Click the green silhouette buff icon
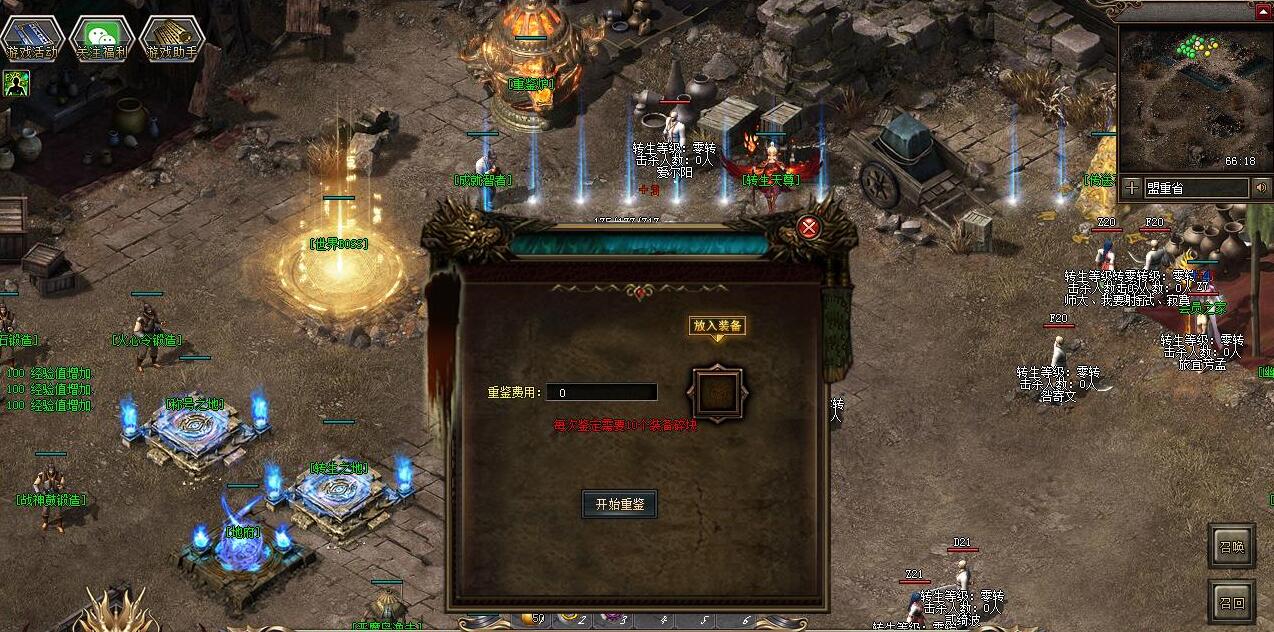Image resolution: width=1274 pixels, height=632 pixels. click(16, 83)
